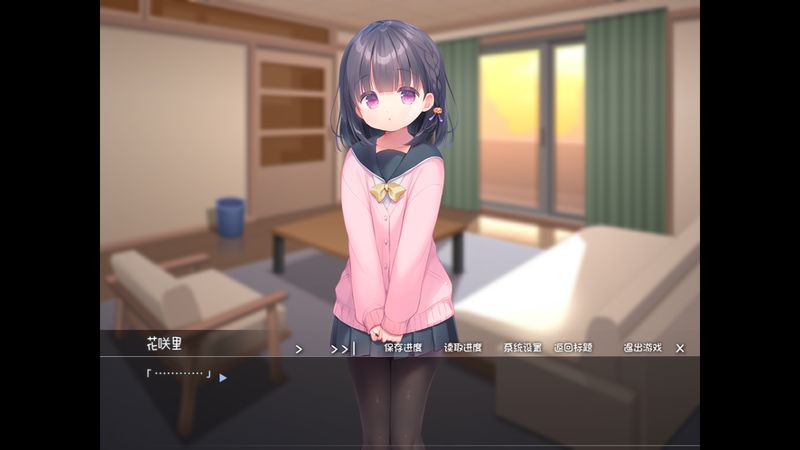This screenshot has height=450, width=800.
Task: Choose 返回标题 to return to title
Action: 573,348
